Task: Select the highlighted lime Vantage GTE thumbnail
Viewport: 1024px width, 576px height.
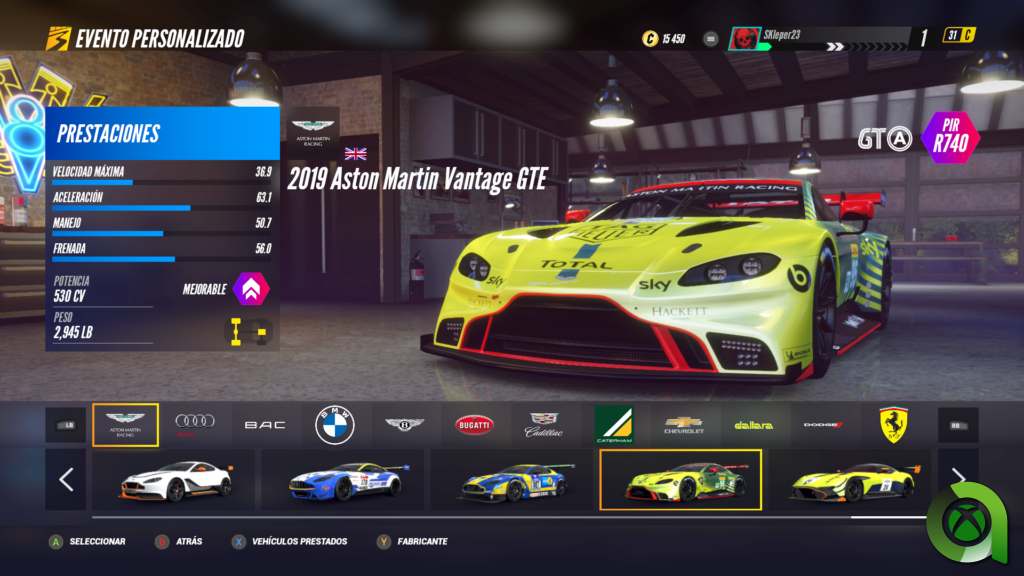Action: [681, 480]
